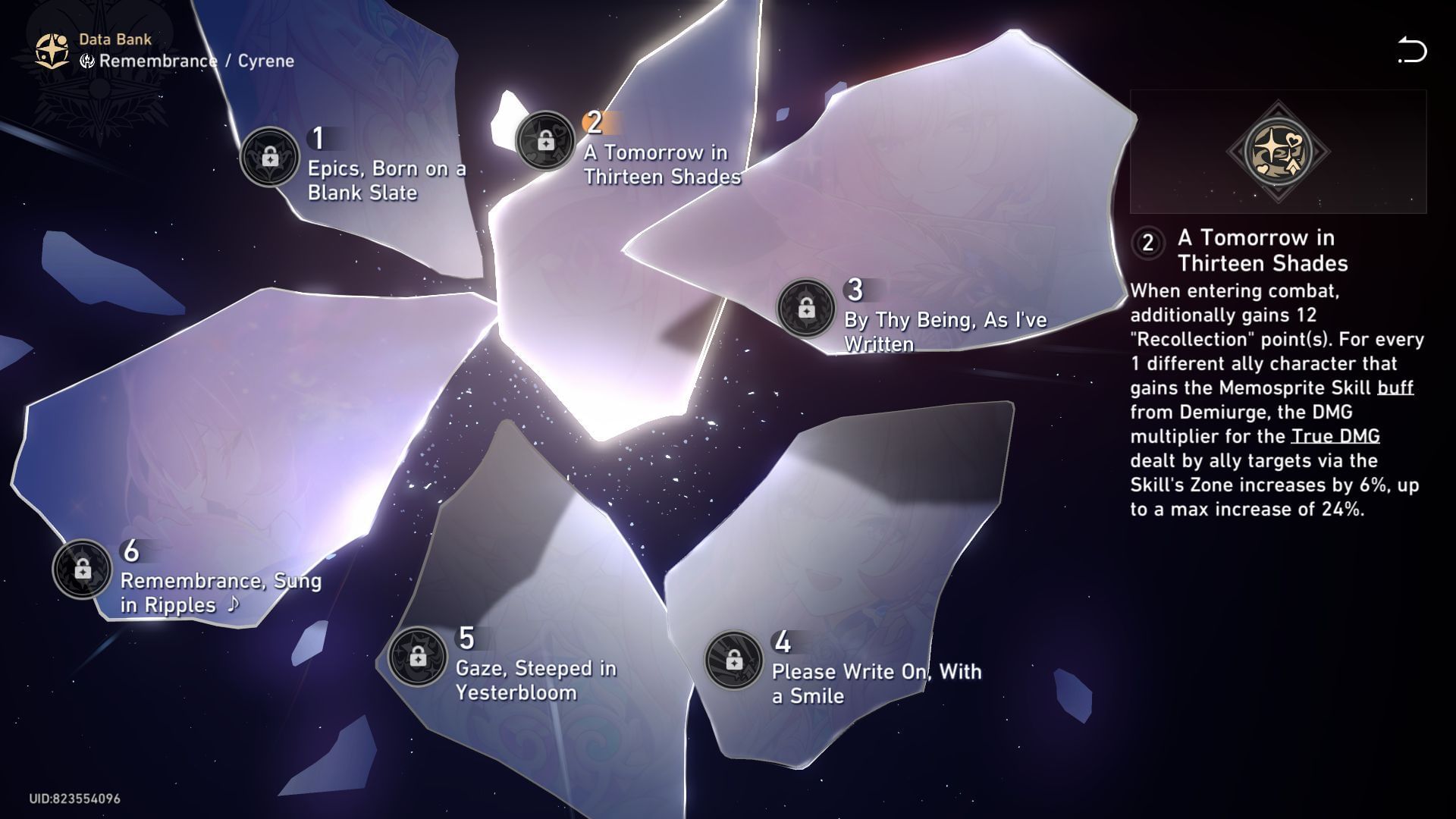Open the underlined "True DMG" keyword link

click(1335, 436)
